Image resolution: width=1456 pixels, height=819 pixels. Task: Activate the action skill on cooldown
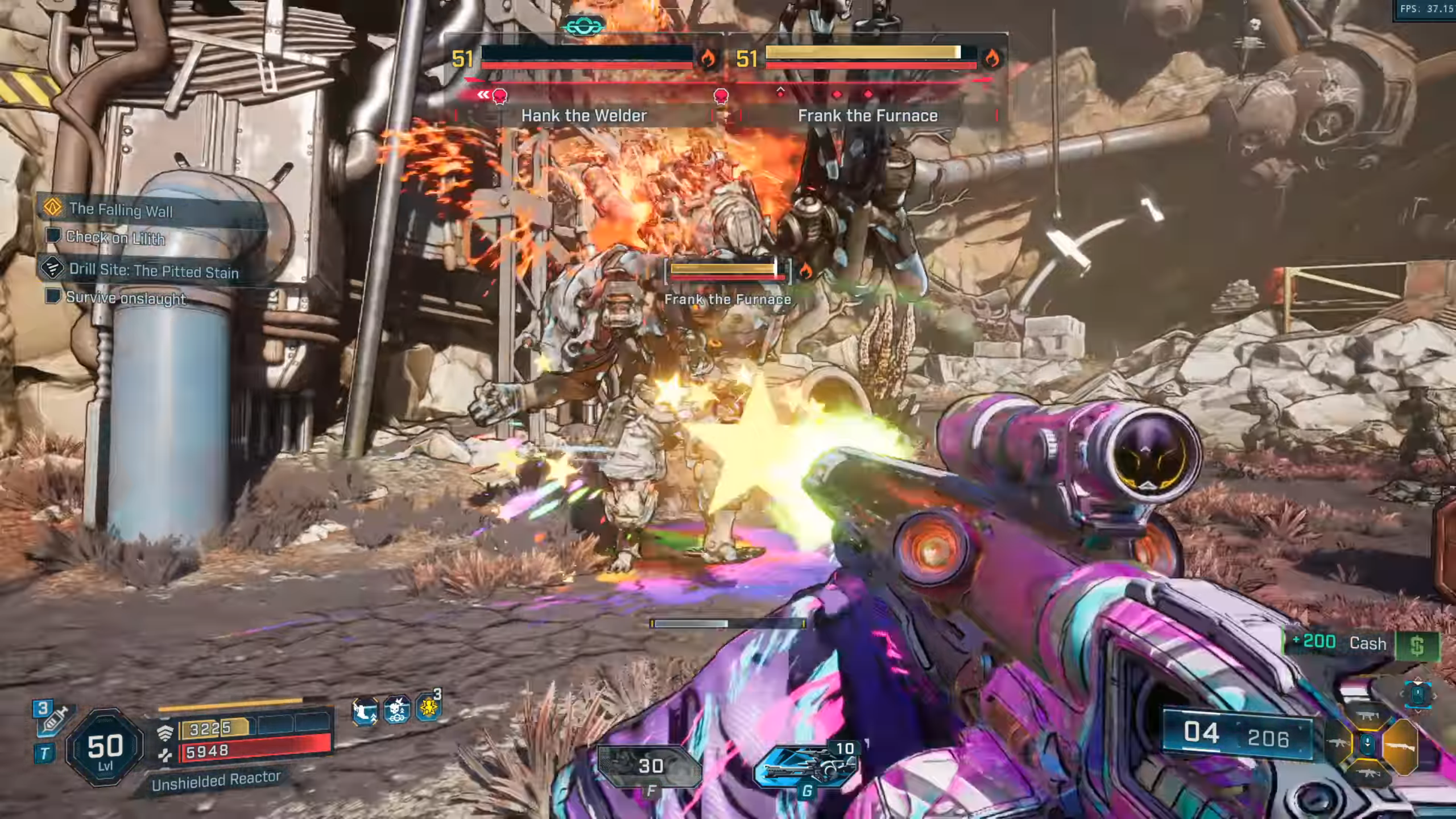(650, 766)
